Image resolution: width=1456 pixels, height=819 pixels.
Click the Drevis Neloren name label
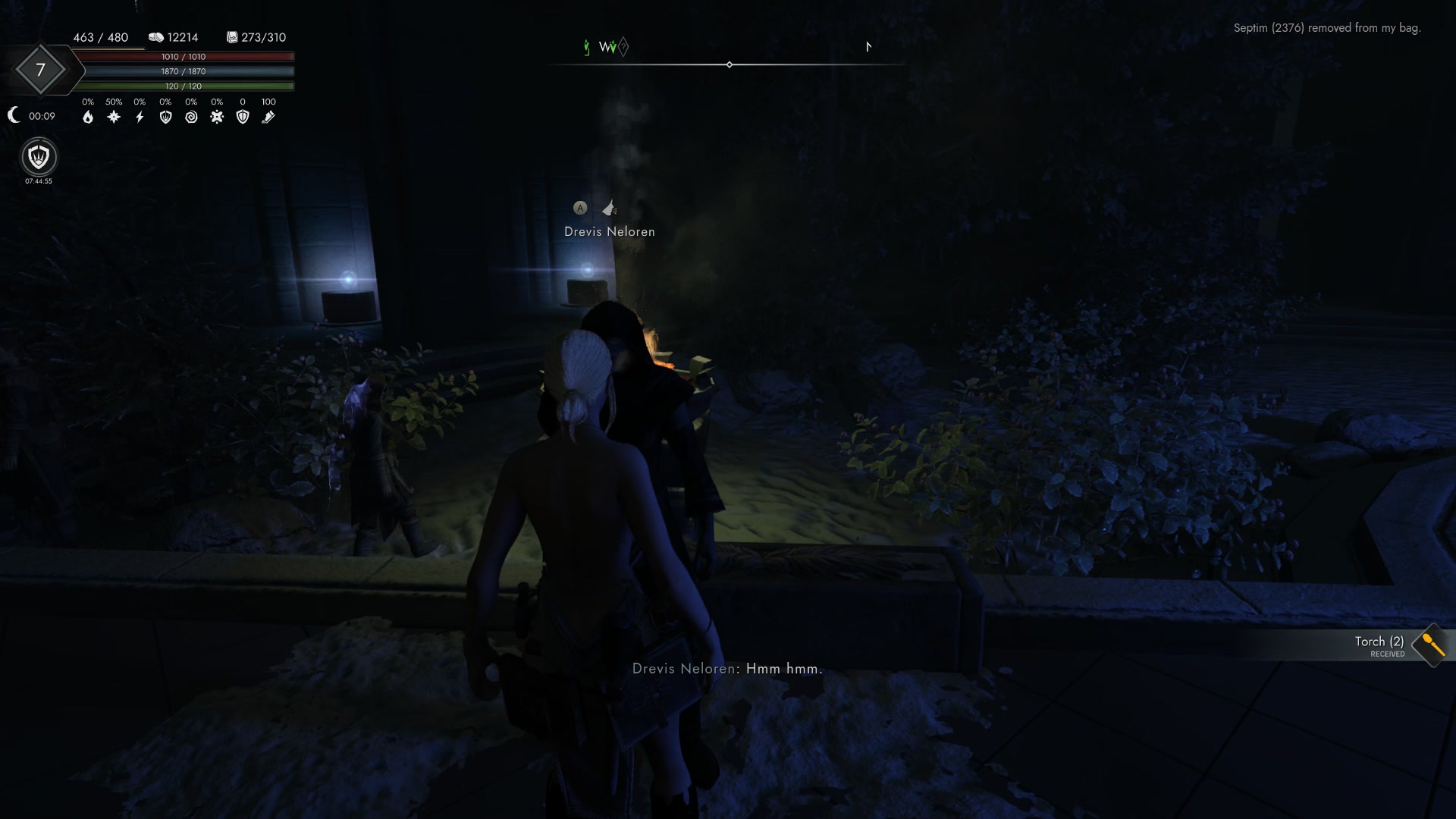click(610, 231)
